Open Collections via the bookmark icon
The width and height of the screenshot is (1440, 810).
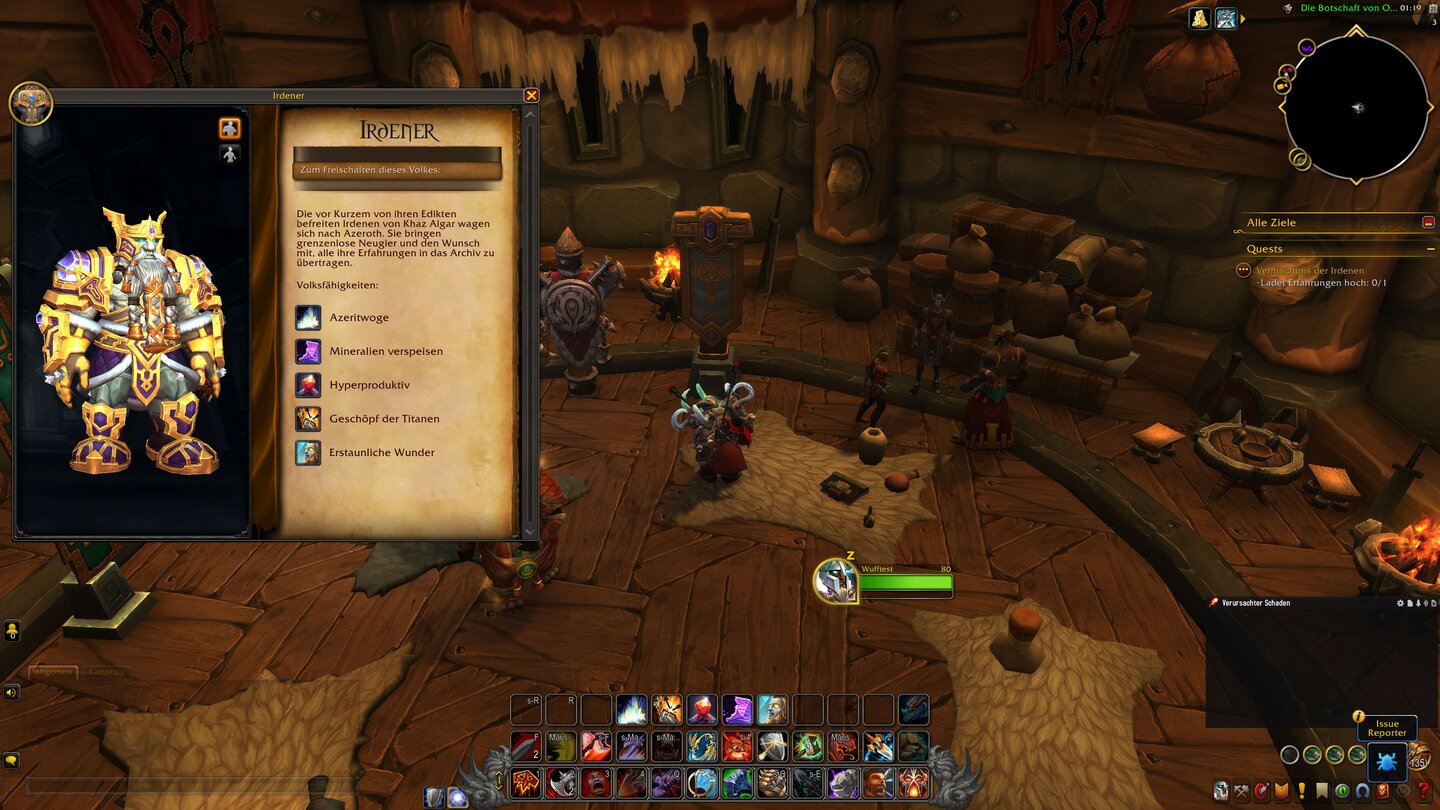(1322, 789)
